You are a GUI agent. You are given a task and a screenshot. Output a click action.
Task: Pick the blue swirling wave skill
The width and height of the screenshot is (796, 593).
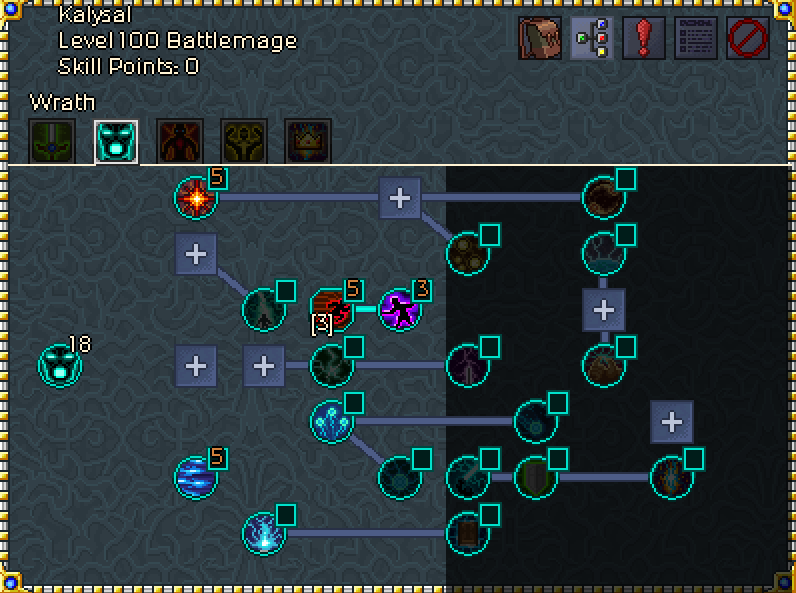pos(196,477)
